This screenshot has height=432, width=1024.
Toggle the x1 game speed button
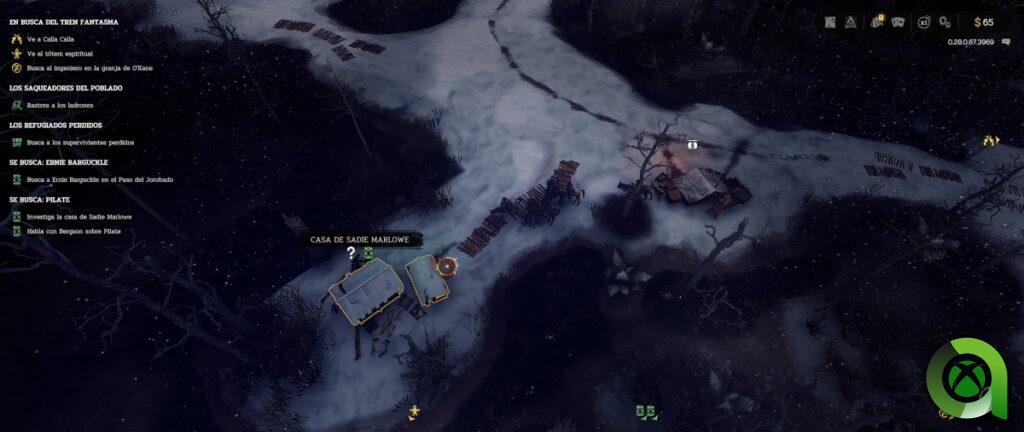(x=924, y=22)
